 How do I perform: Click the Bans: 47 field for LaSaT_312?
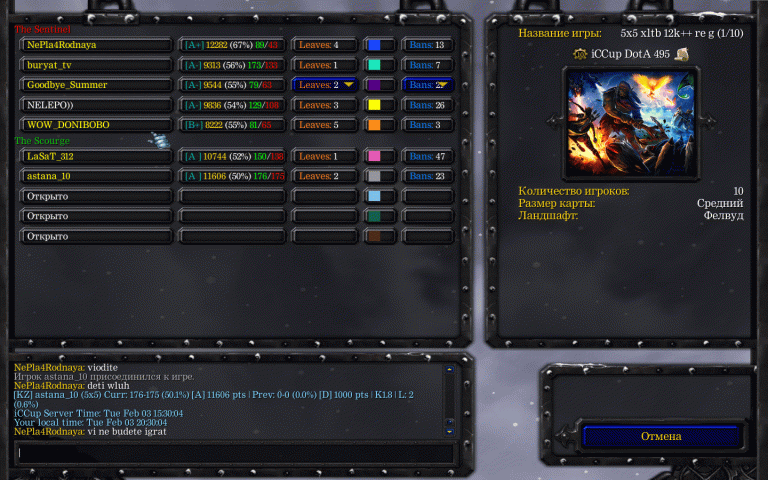point(427,156)
